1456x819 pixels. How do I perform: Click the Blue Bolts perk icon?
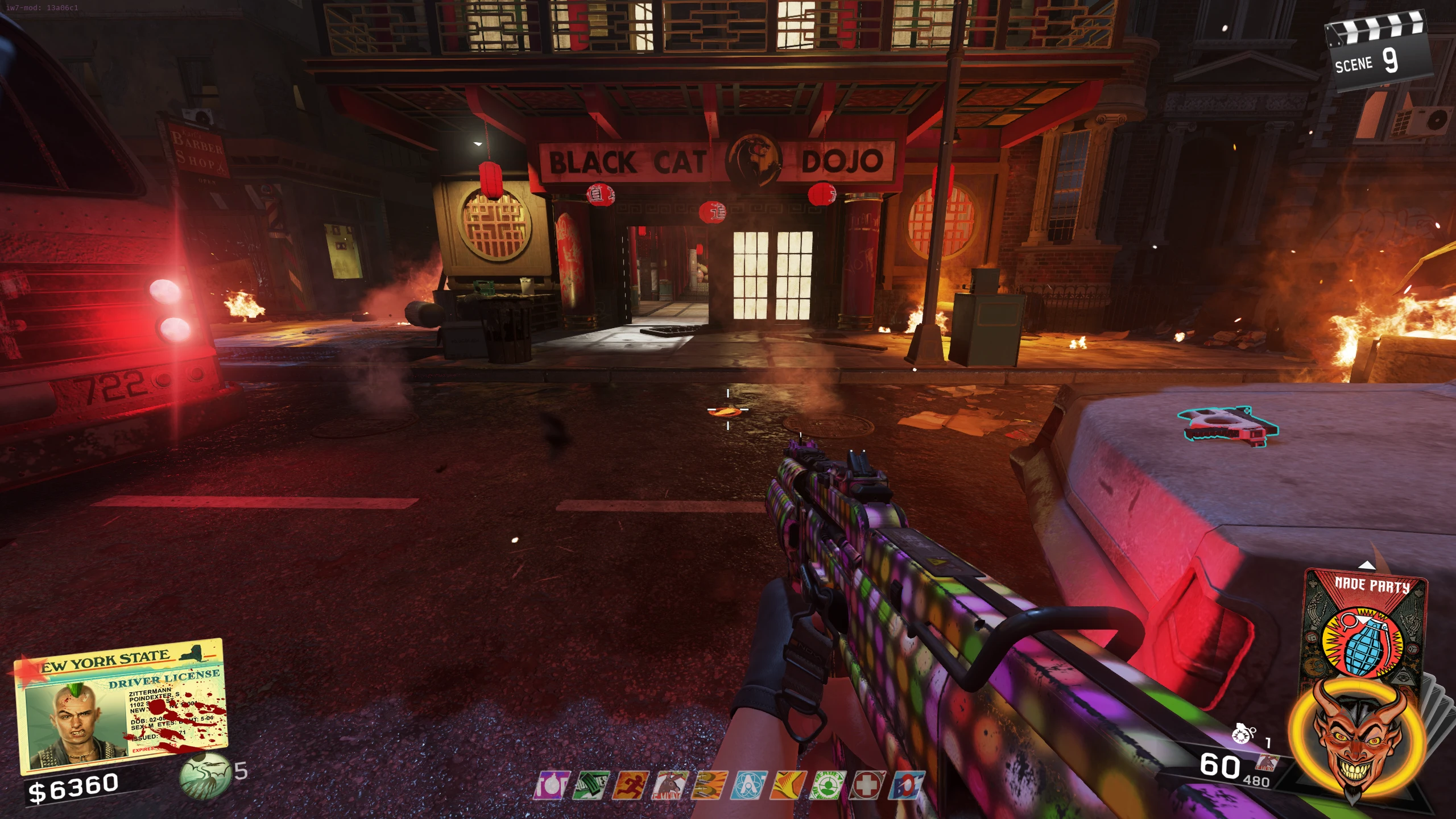point(906,785)
